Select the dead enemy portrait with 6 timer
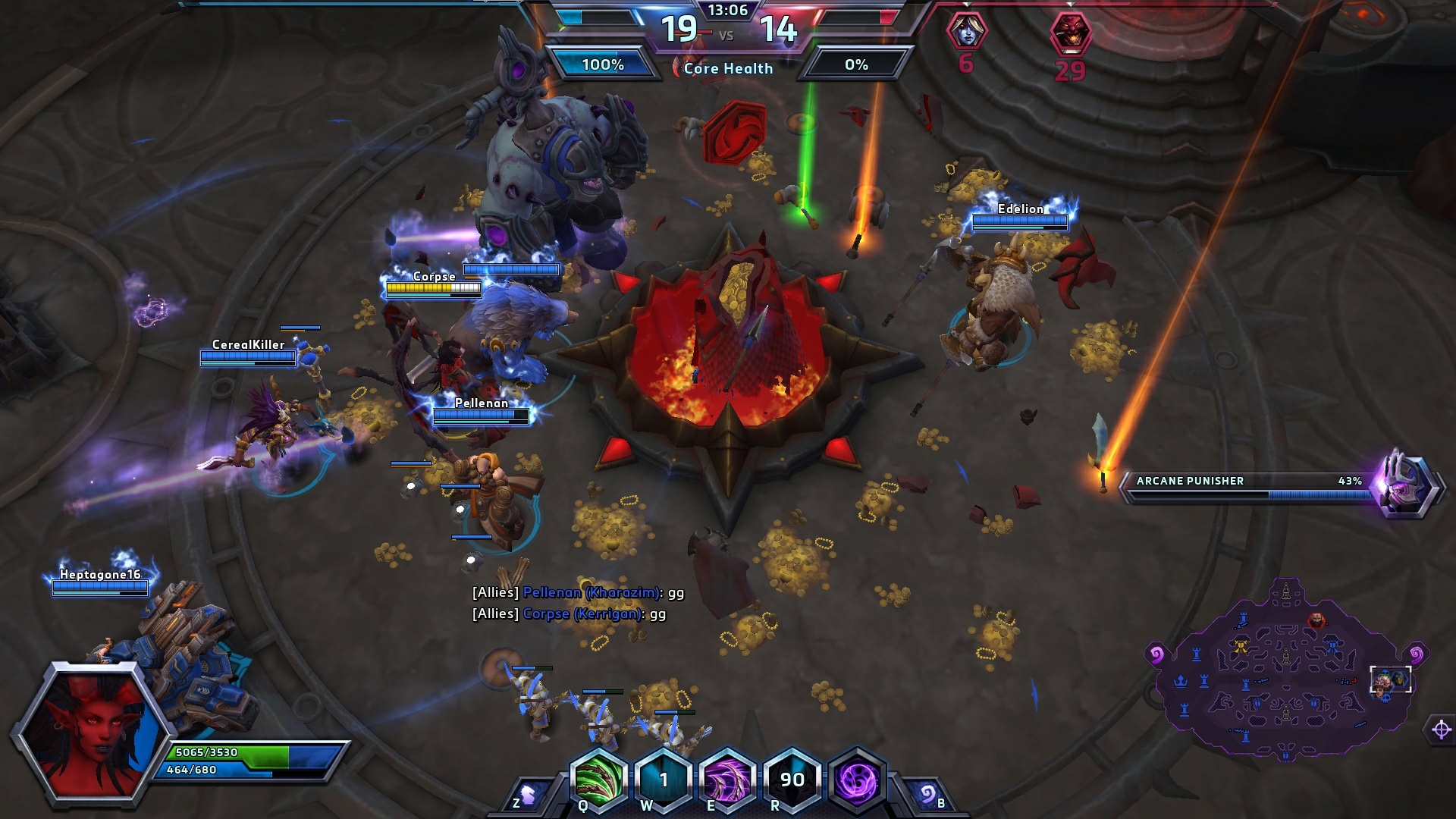The image size is (1456, 819). click(966, 32)
